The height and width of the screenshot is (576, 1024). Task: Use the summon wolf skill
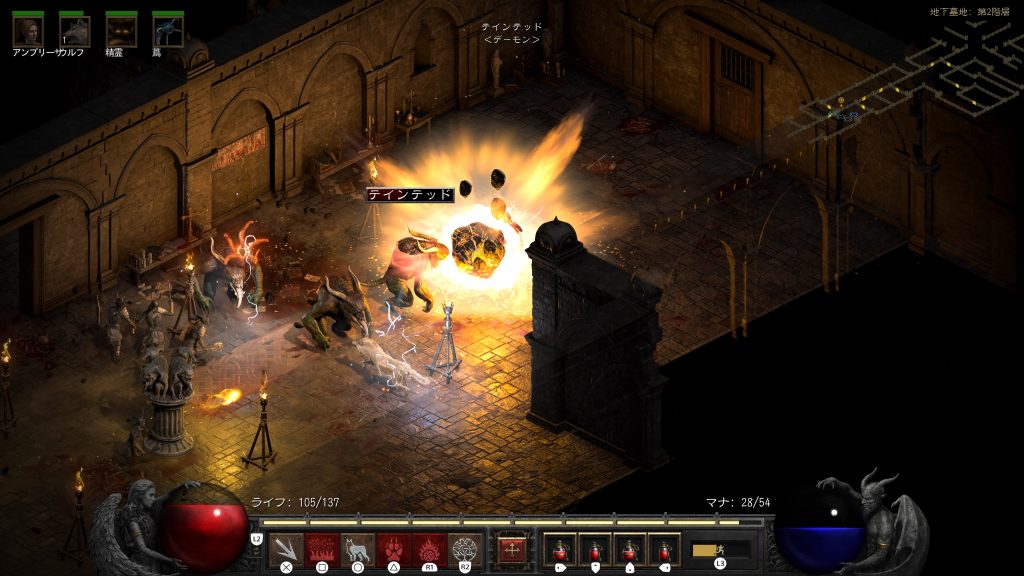point(357,549)
